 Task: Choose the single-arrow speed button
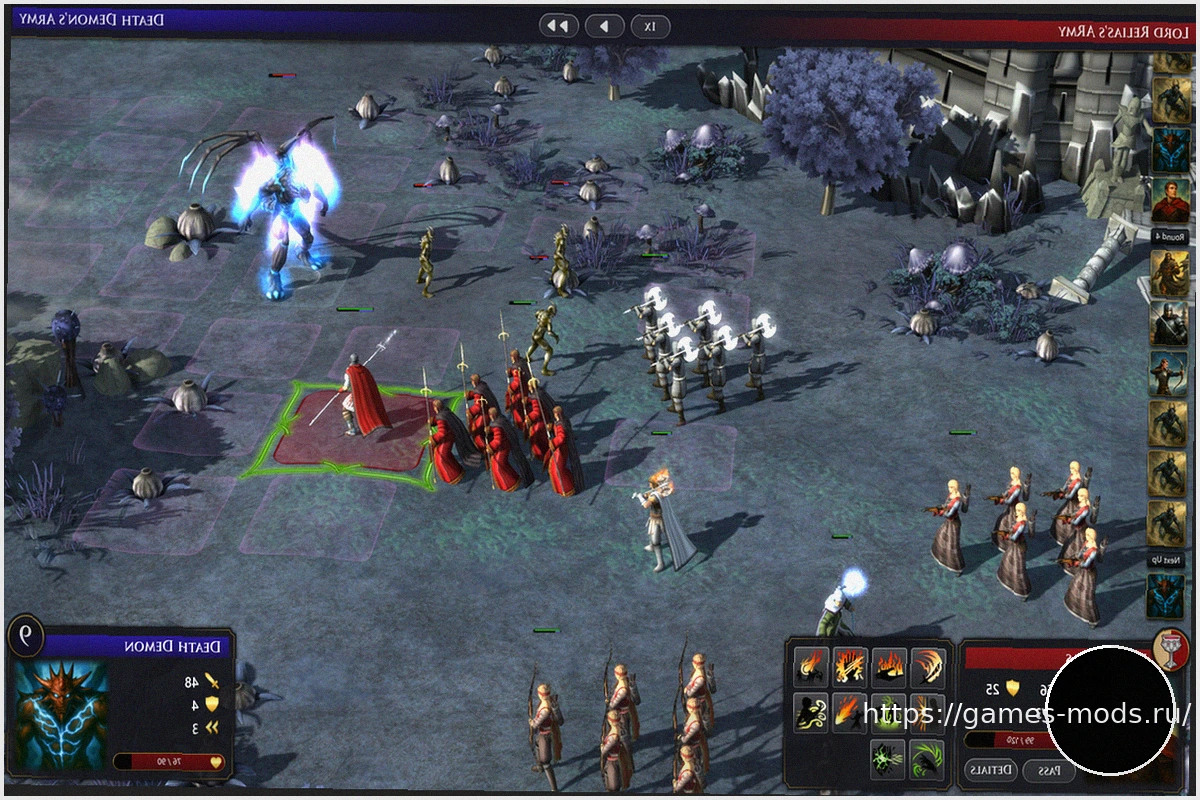coord(604,26)
